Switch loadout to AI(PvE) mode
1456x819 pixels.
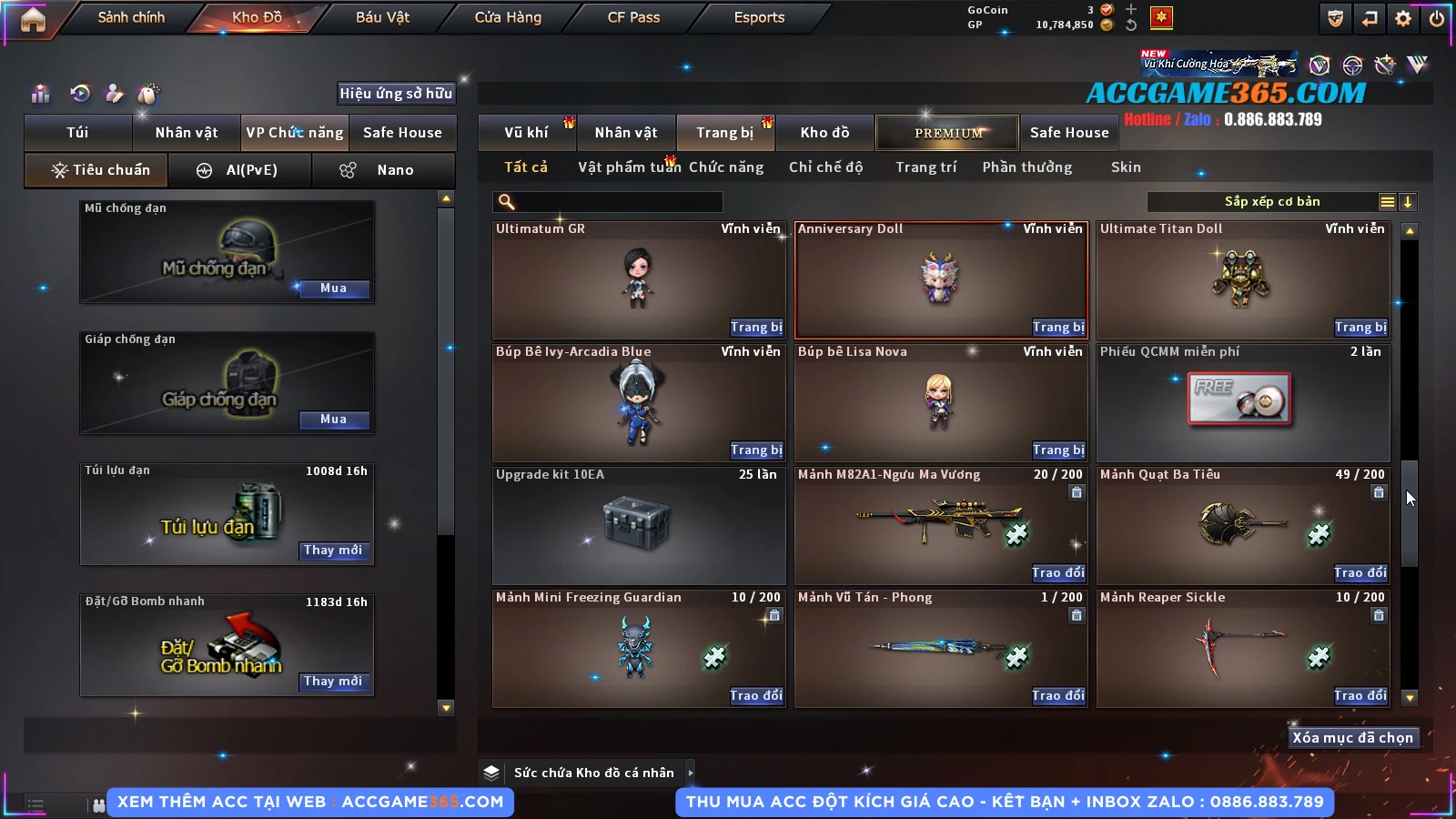239,170
